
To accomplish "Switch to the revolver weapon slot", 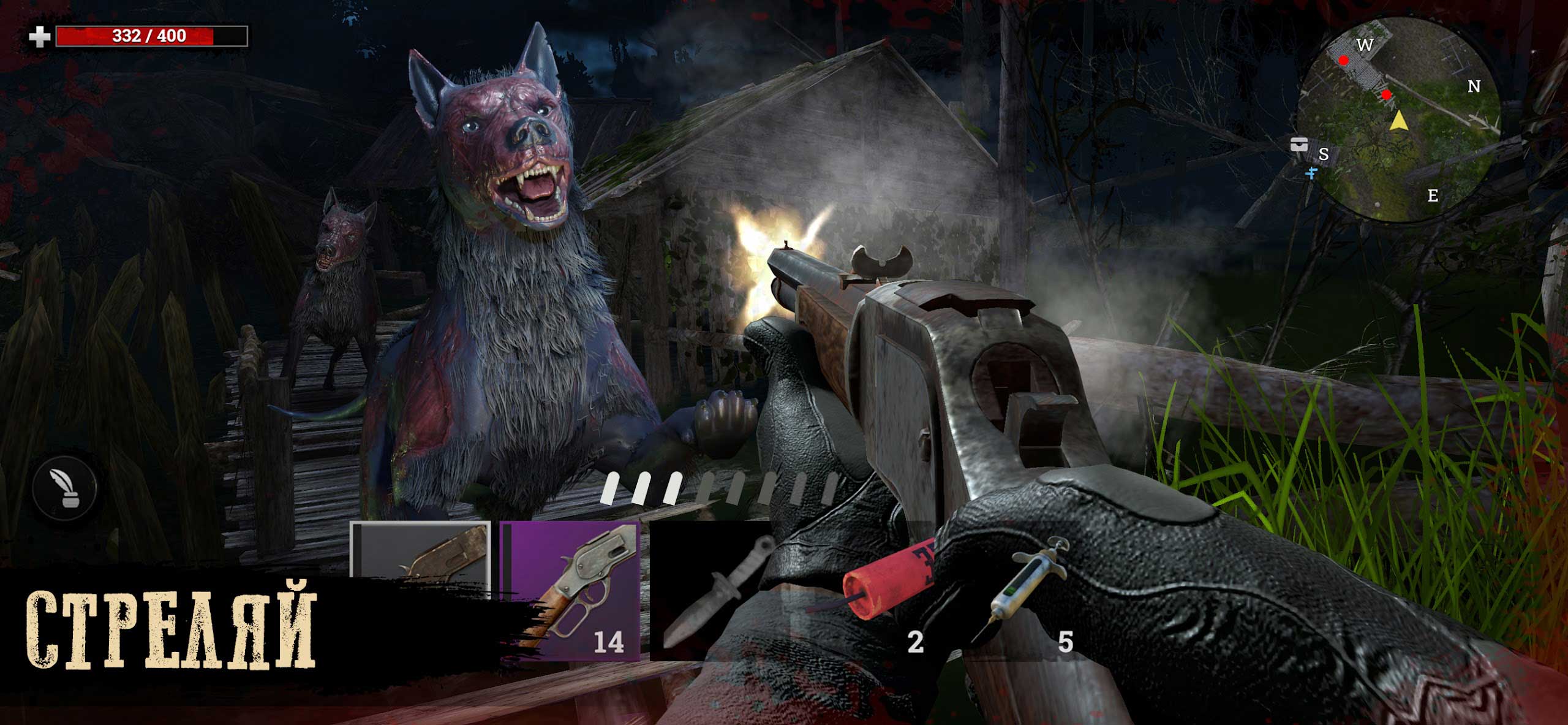I will [420, 558].
